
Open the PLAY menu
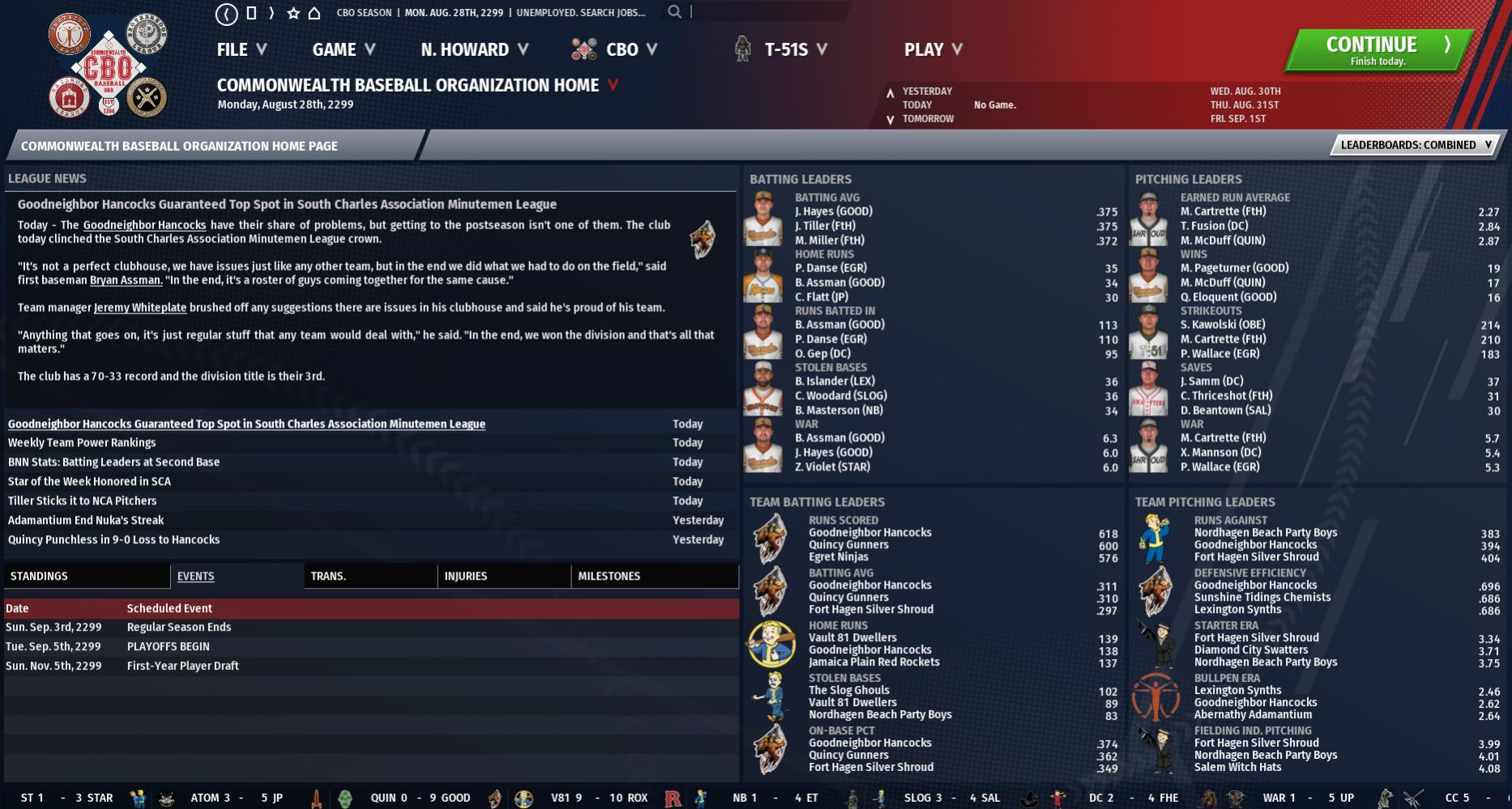tap(933, 49)
